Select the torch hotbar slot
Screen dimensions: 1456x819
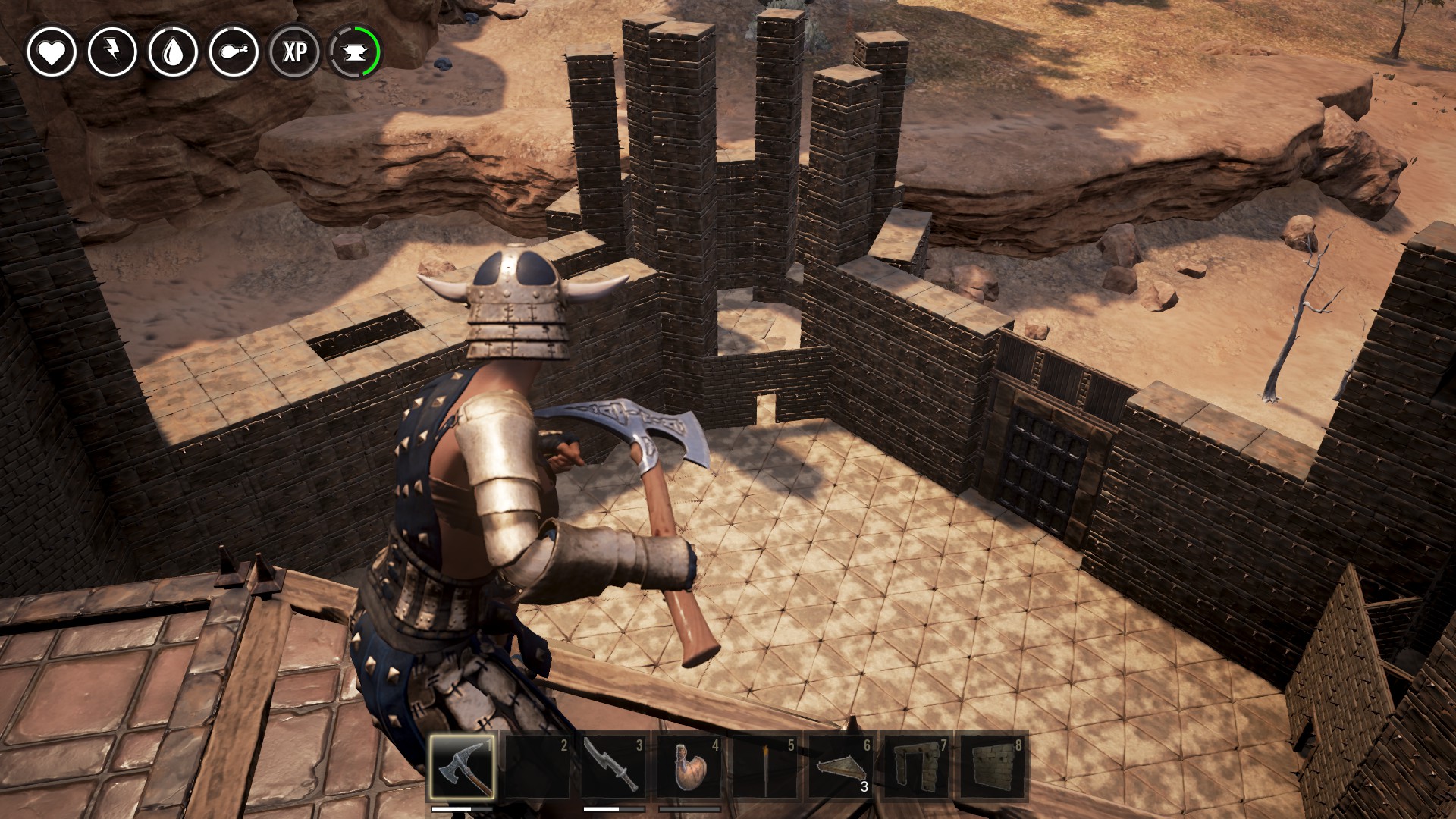[765, 766]
